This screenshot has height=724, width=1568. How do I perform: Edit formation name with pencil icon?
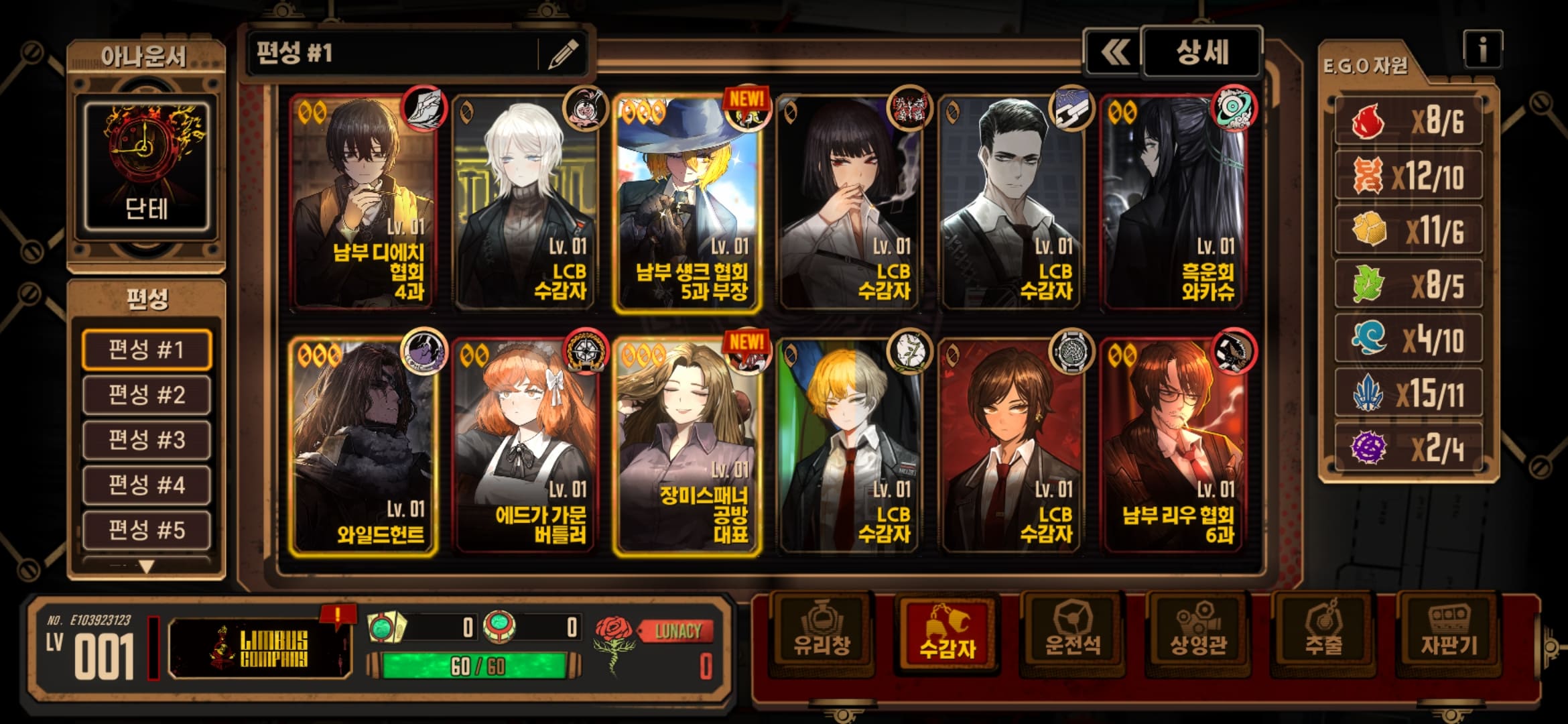(x=563, y=54)
